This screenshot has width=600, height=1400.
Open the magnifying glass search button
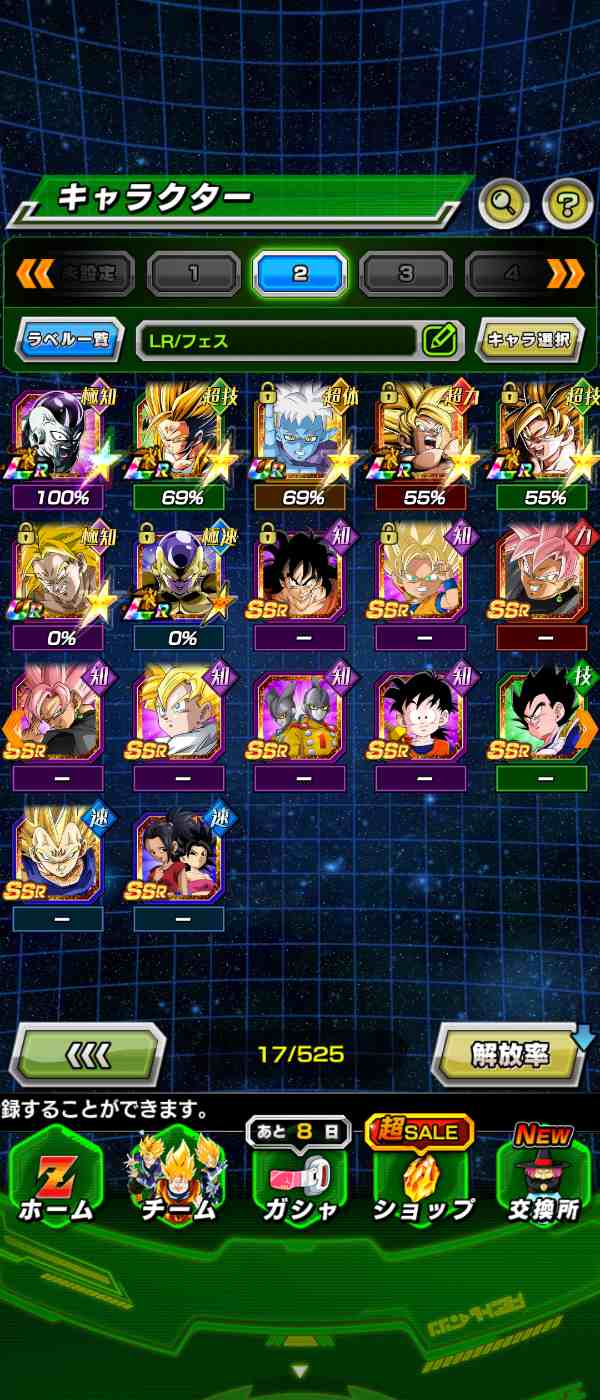click(504, 205)
